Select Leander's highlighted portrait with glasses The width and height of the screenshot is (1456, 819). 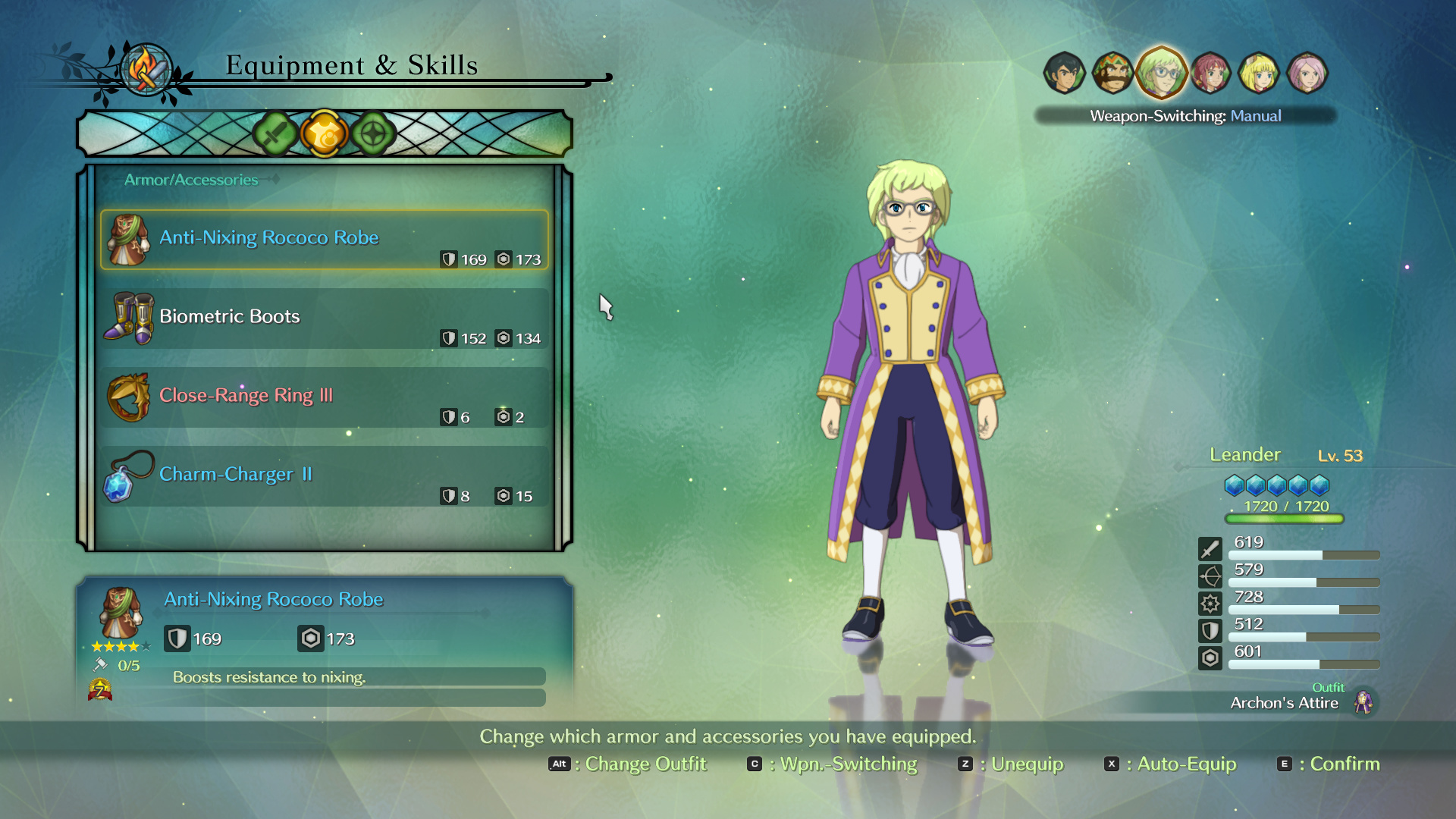click(x=1161, y=73)
